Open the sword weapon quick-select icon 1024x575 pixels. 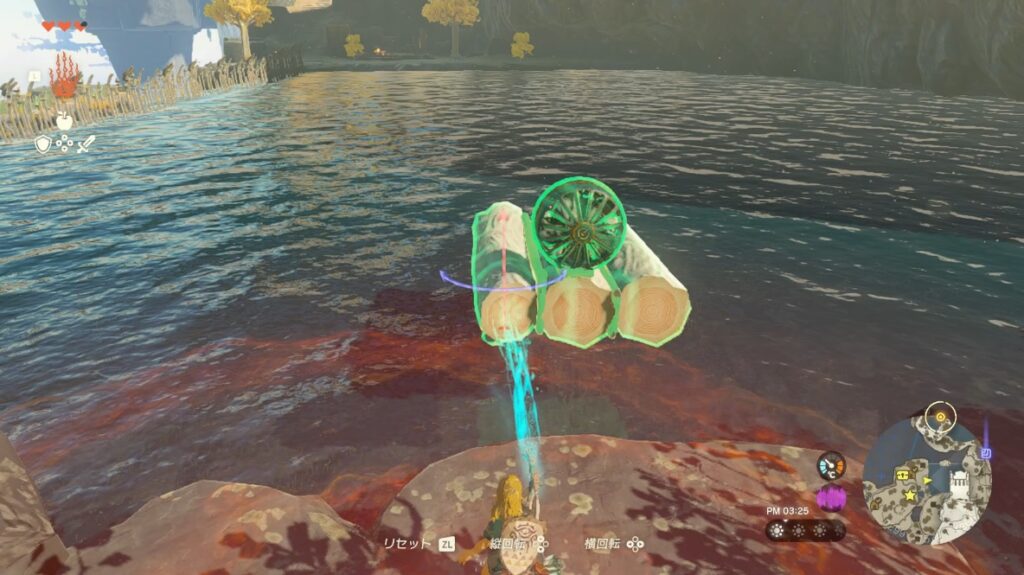tap(85, 144)
